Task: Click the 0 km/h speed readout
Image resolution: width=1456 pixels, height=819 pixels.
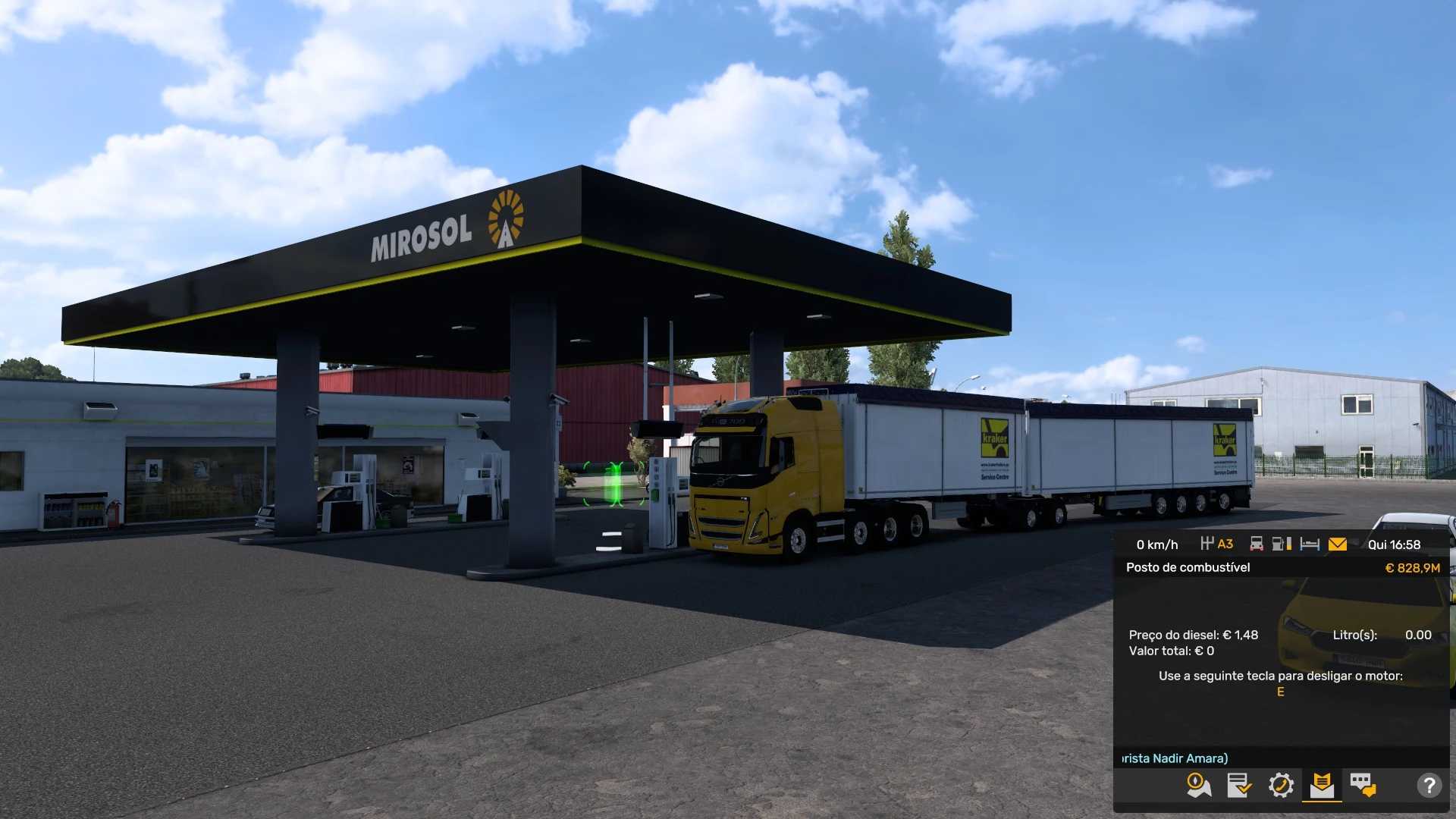Action: click(x=1156, y=544)
